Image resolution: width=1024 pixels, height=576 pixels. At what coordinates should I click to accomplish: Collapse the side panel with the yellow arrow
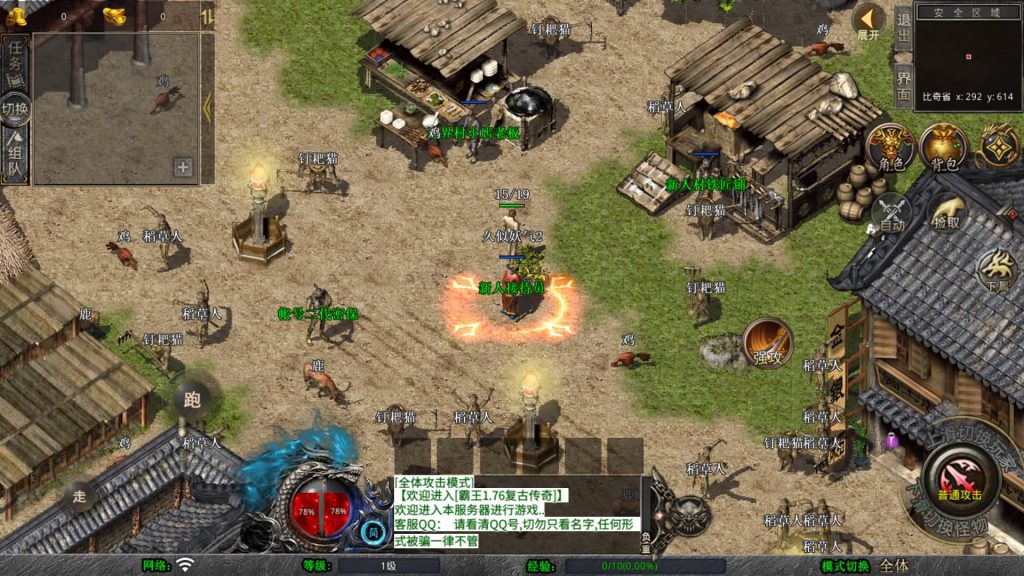click(207, 105)
